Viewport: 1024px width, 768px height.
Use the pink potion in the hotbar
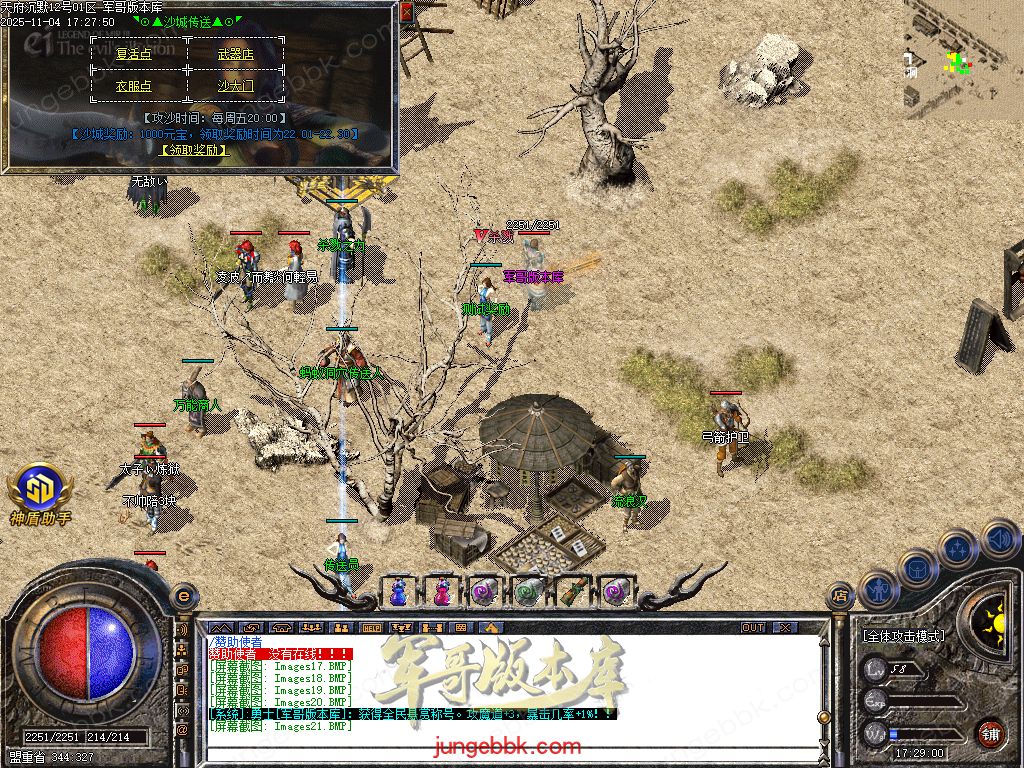[x=441, y=592]
